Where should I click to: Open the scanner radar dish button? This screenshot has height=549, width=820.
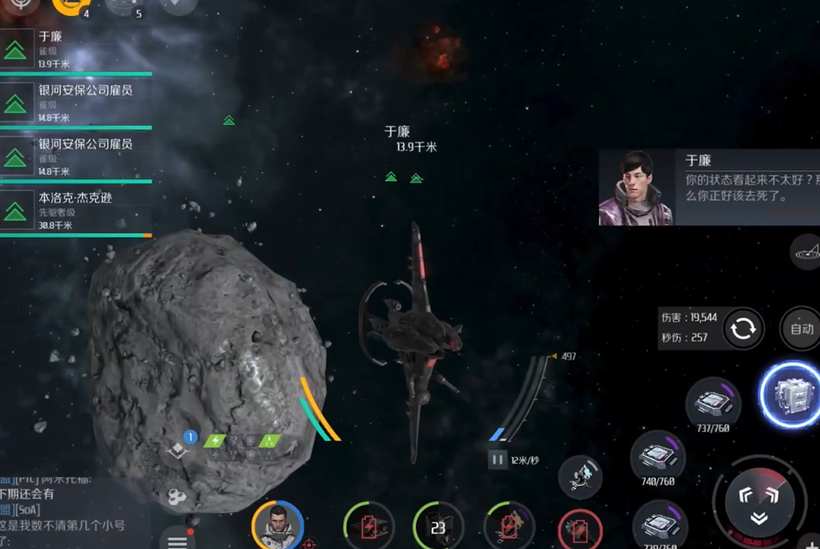tap(806, 252)
